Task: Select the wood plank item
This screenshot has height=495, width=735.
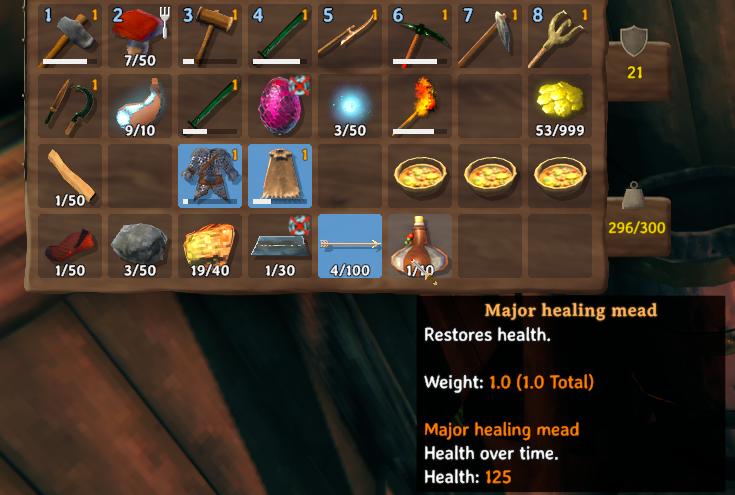Action: (70, 176)
